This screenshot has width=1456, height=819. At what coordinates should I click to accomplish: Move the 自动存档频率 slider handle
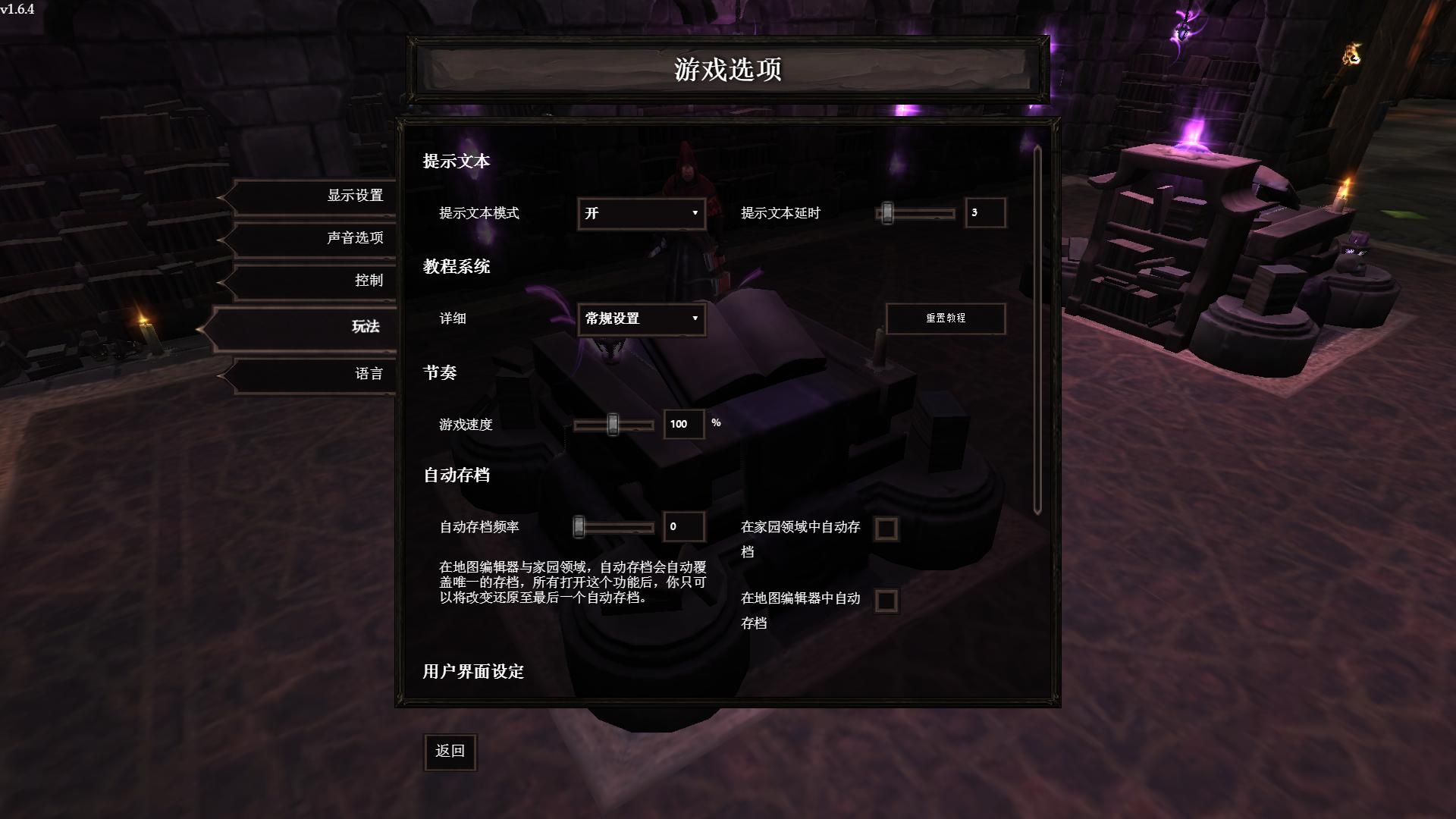[579, 526]
